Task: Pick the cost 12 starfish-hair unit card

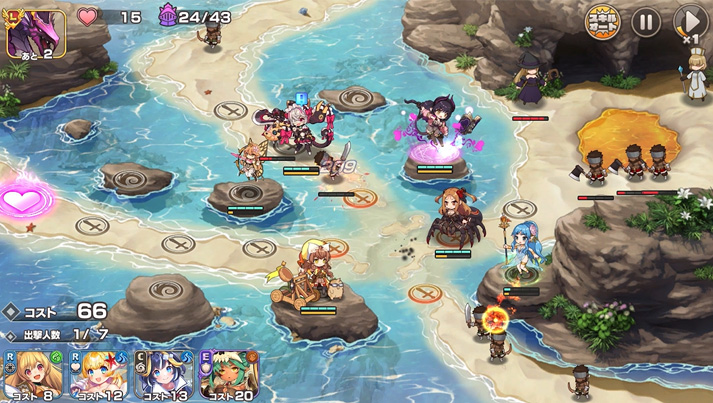Action: [x=98, y=374]
